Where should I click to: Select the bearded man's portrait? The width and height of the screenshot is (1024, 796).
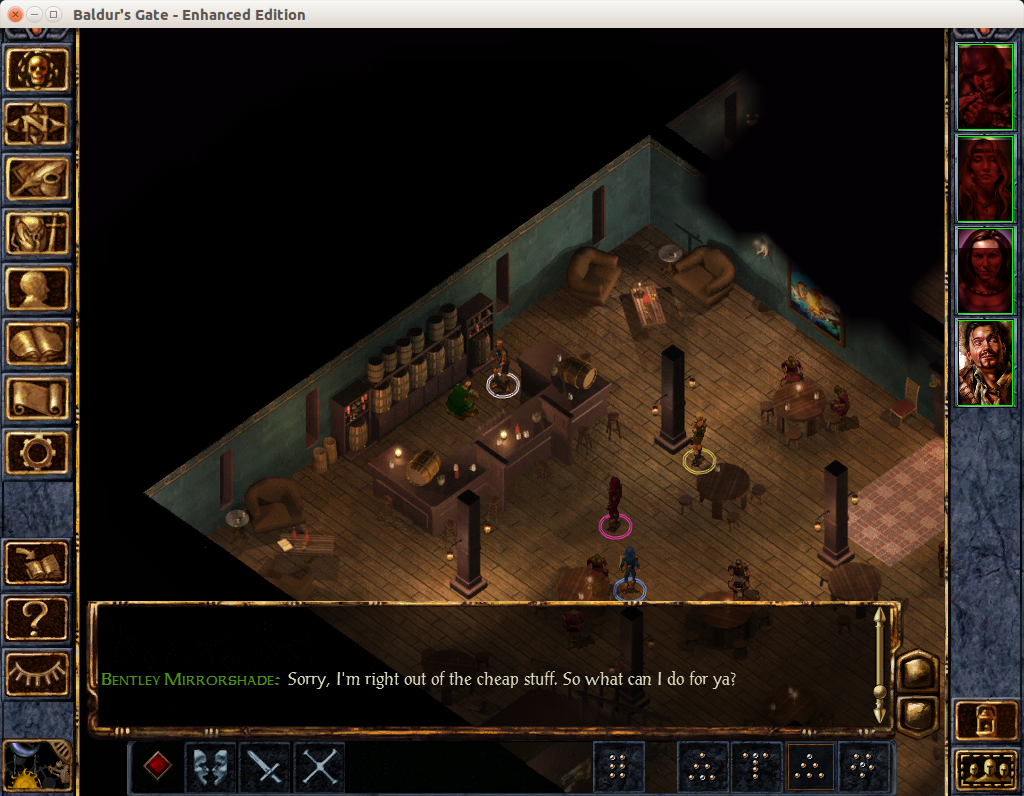point(985,363)
